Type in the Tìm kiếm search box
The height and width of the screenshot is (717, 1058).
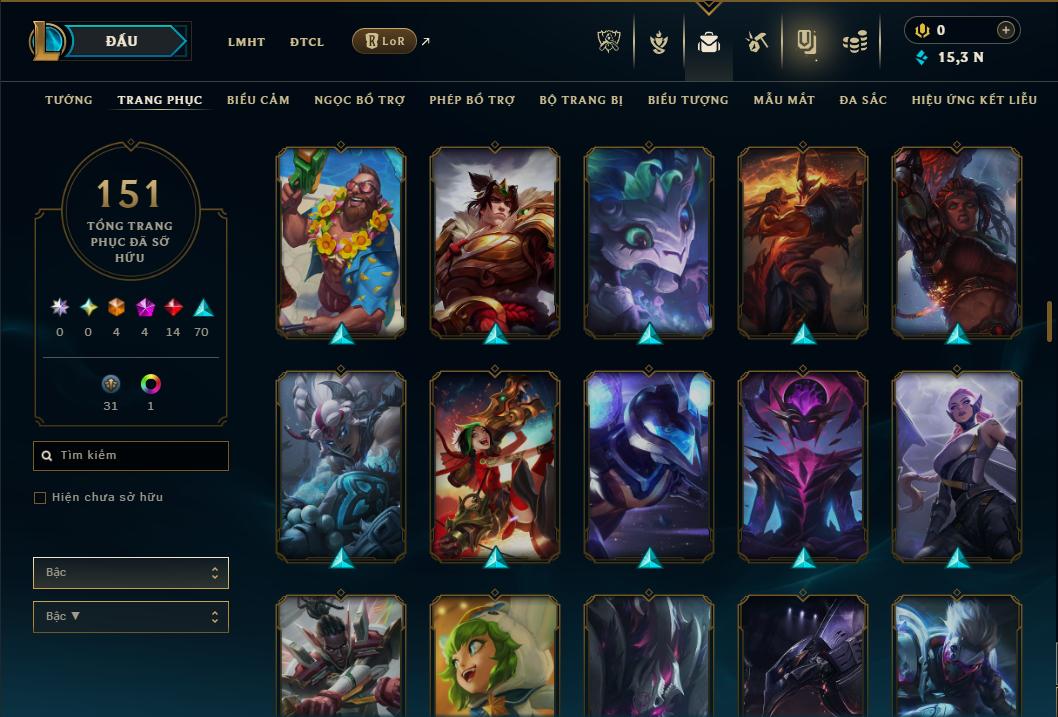131,456
